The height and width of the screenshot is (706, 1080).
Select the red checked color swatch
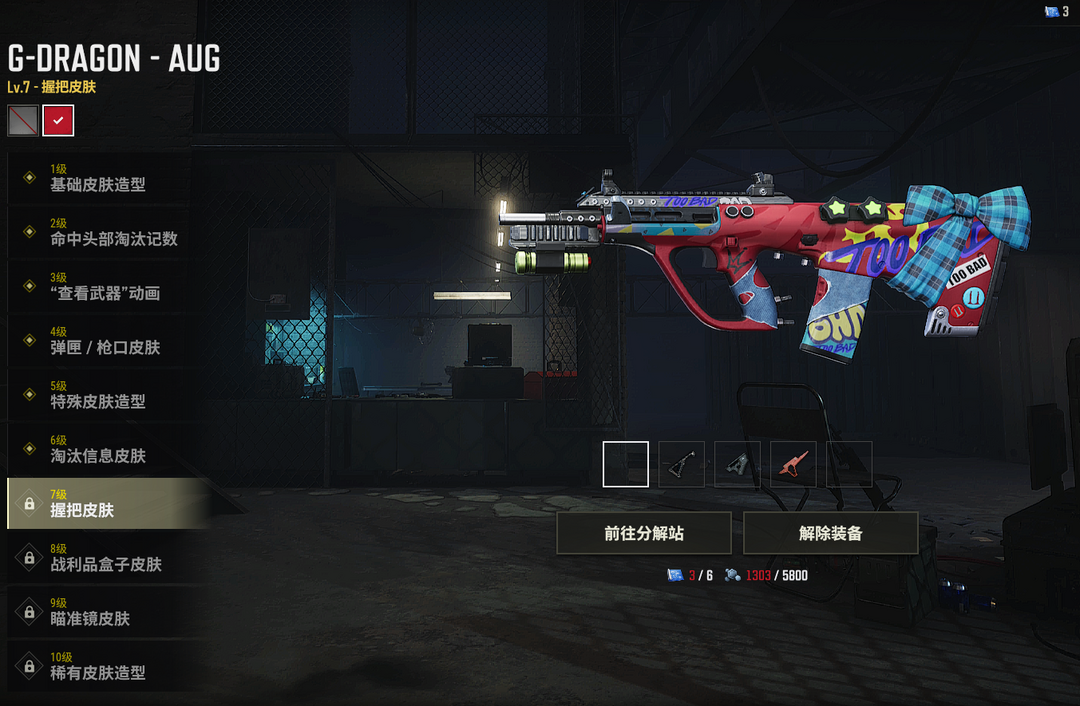(x=58, y=120)
